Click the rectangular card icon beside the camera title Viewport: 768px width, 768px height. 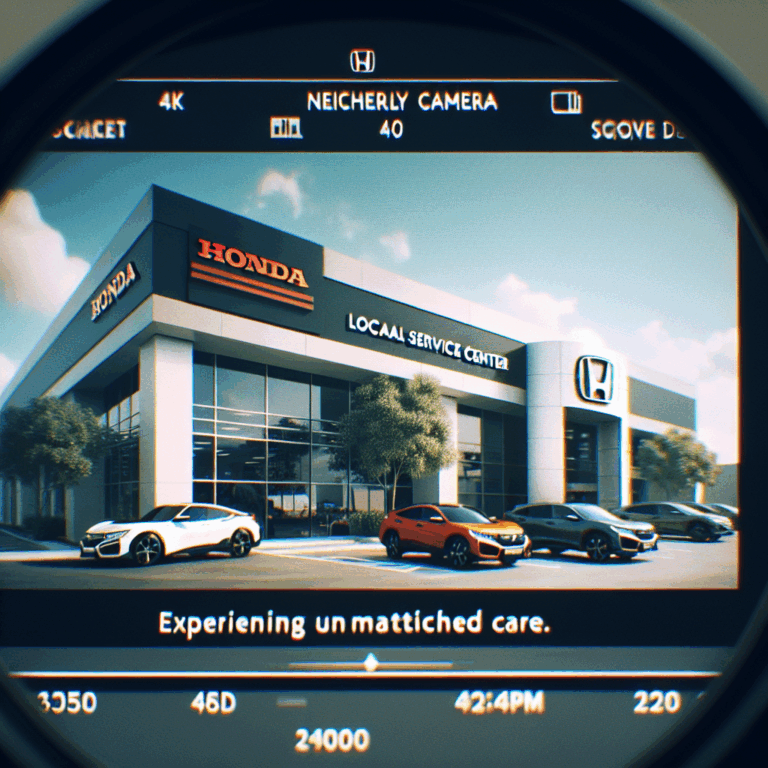point(566,102)
